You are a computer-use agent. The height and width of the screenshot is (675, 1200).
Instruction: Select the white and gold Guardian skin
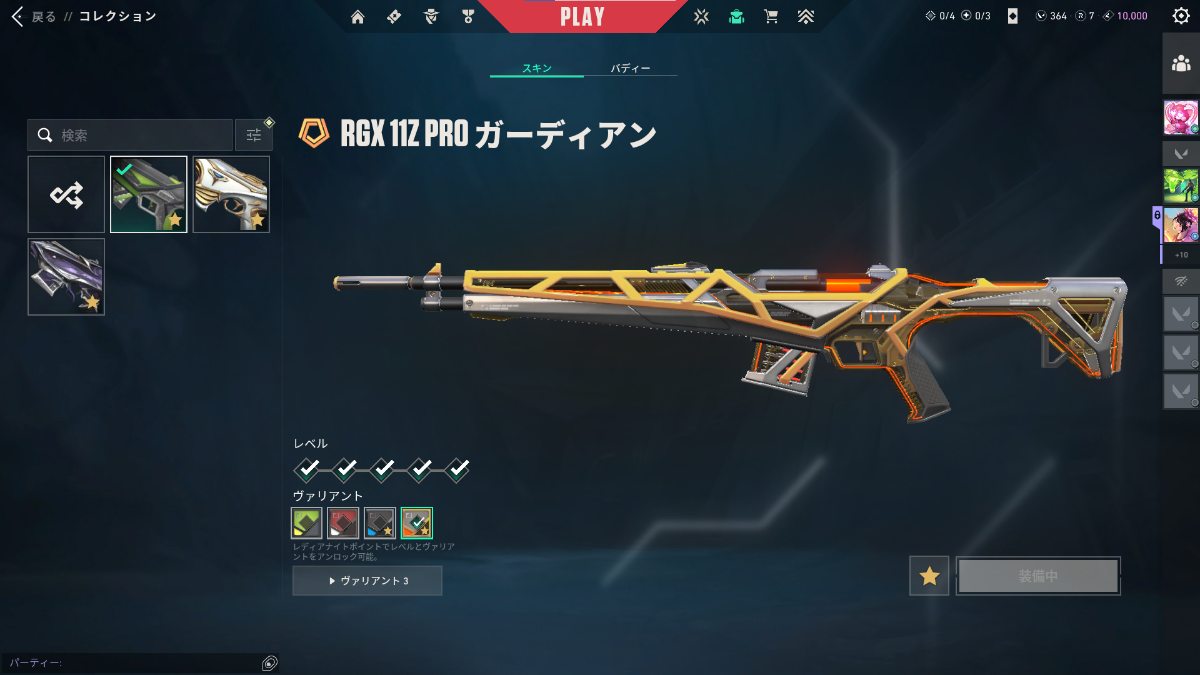point(231,194)
